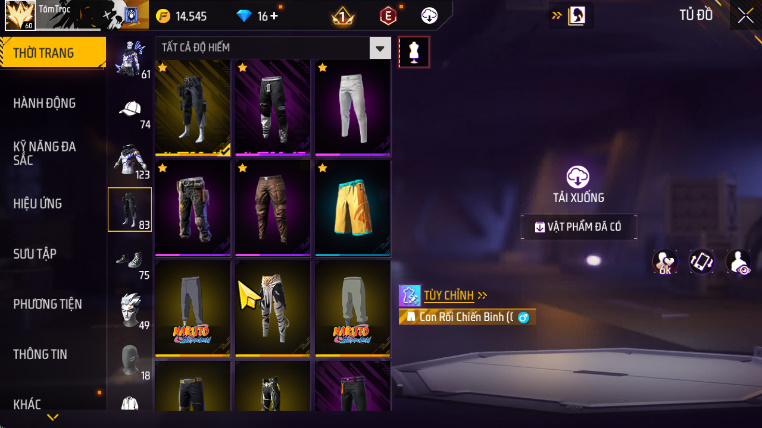
Task: Switch to the hat subcategory with cap icon
Action: pos(129,110)
